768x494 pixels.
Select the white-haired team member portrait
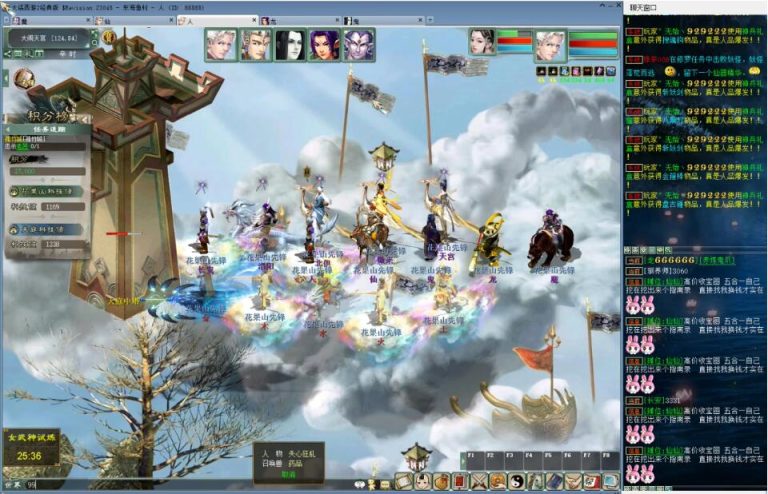pyautogui.click(x=221, y=45)
